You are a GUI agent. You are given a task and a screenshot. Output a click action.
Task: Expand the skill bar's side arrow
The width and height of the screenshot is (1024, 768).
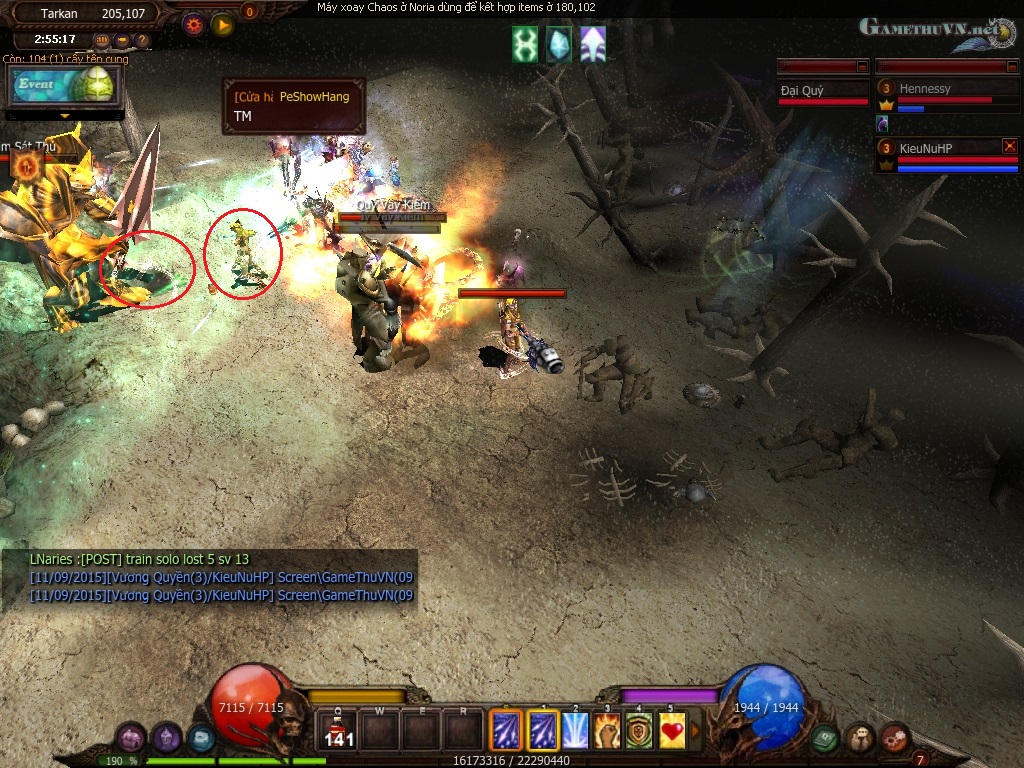[696, 731]
